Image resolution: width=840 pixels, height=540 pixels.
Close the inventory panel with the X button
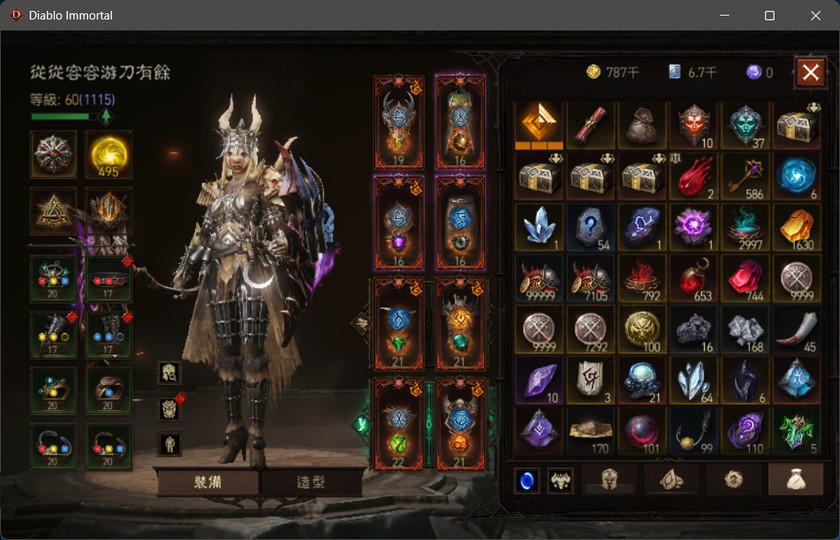(810, 72)
